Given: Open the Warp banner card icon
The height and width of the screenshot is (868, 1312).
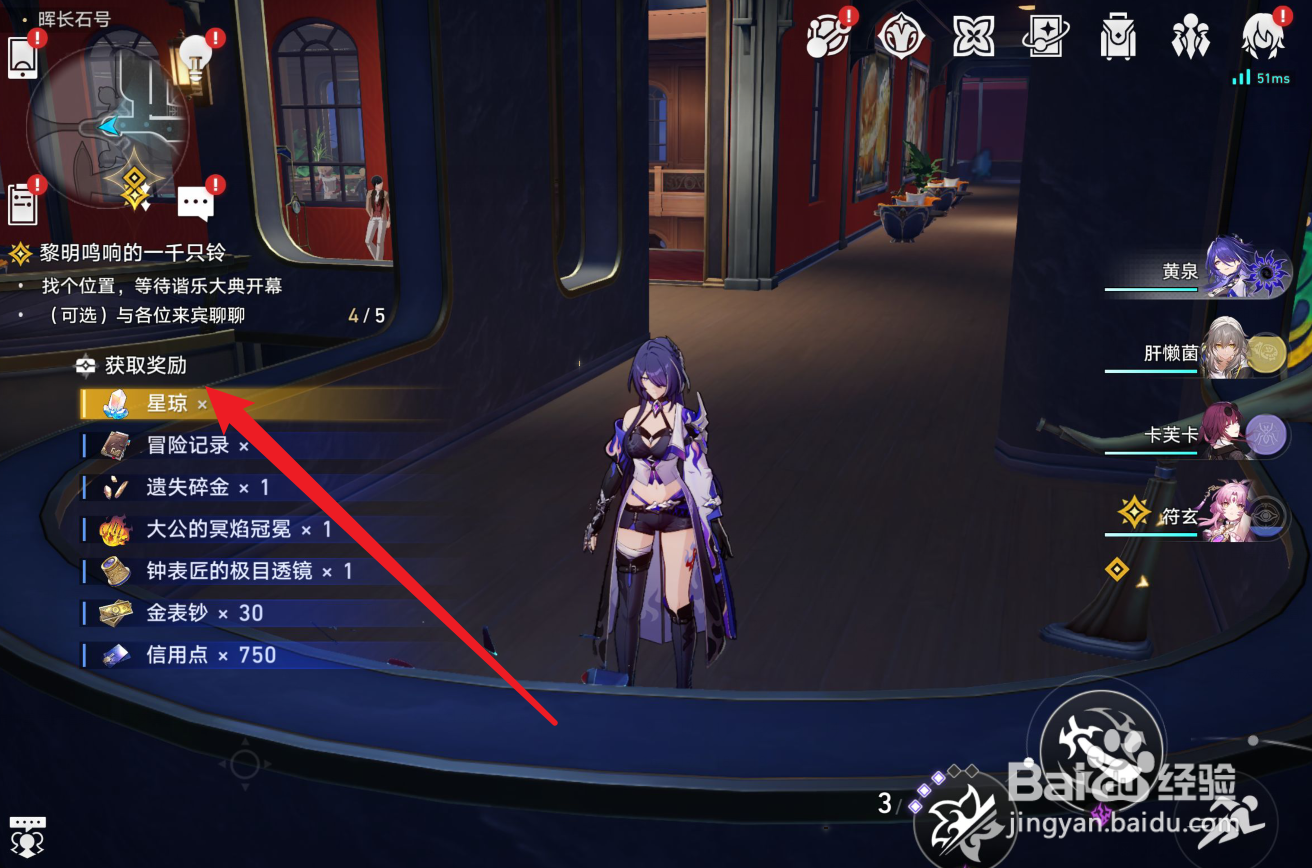Looking at the screenshot, I should pyautogui.click(x=1045, y=36).
